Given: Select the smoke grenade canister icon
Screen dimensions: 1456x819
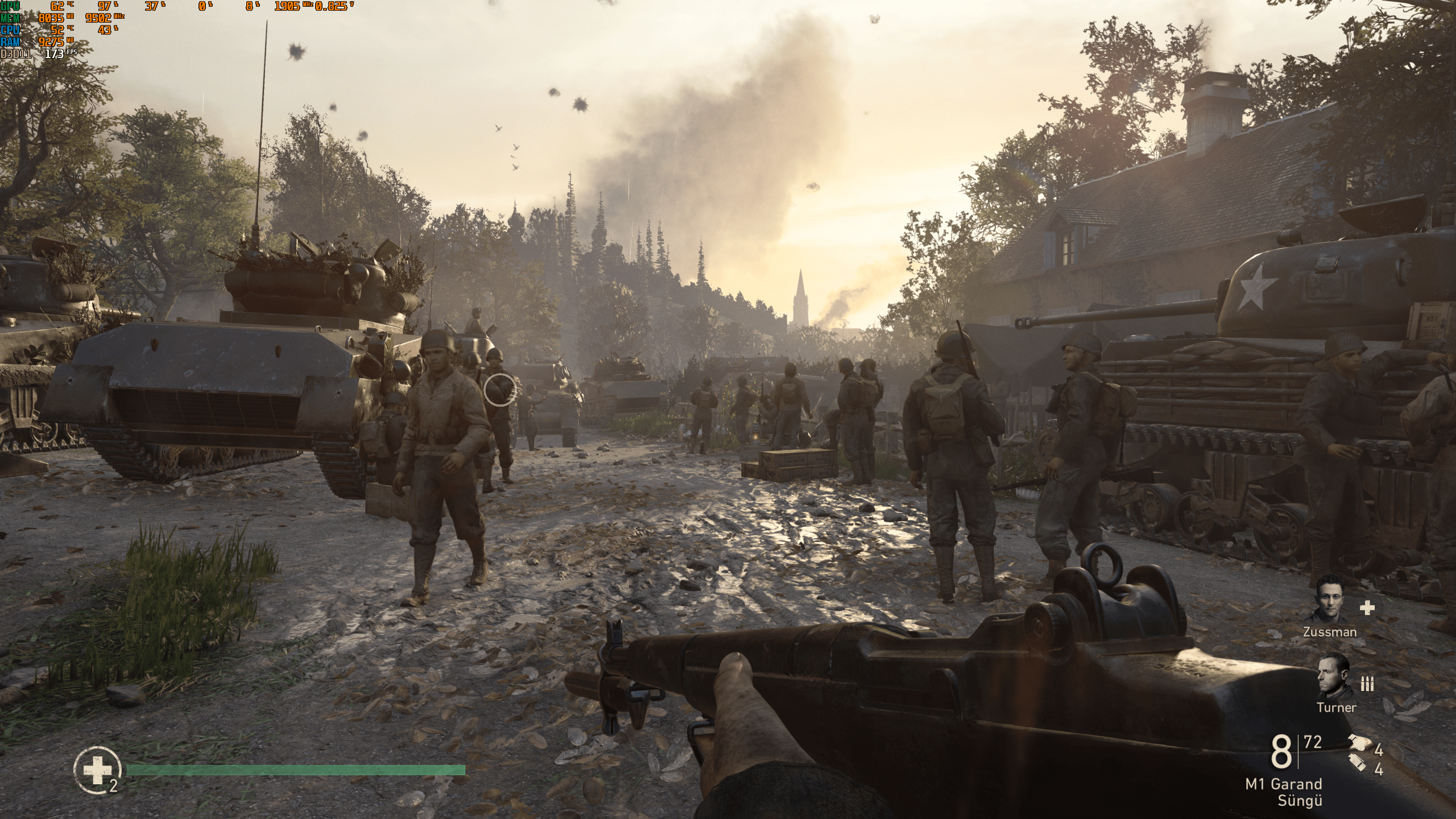Looking at the screenshot, I should [x=1357, y=762].
